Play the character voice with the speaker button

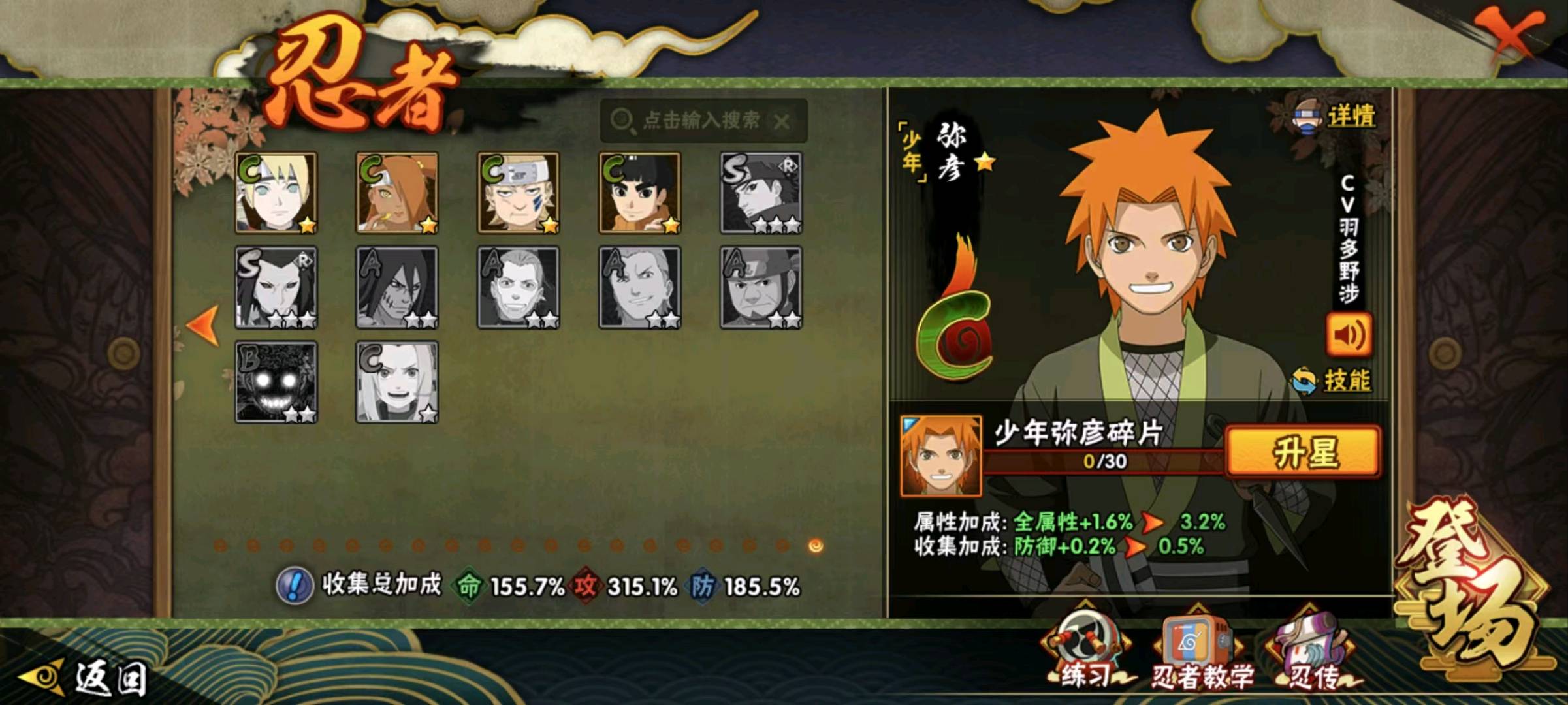pyautogui.click(x=1349, y=336)
